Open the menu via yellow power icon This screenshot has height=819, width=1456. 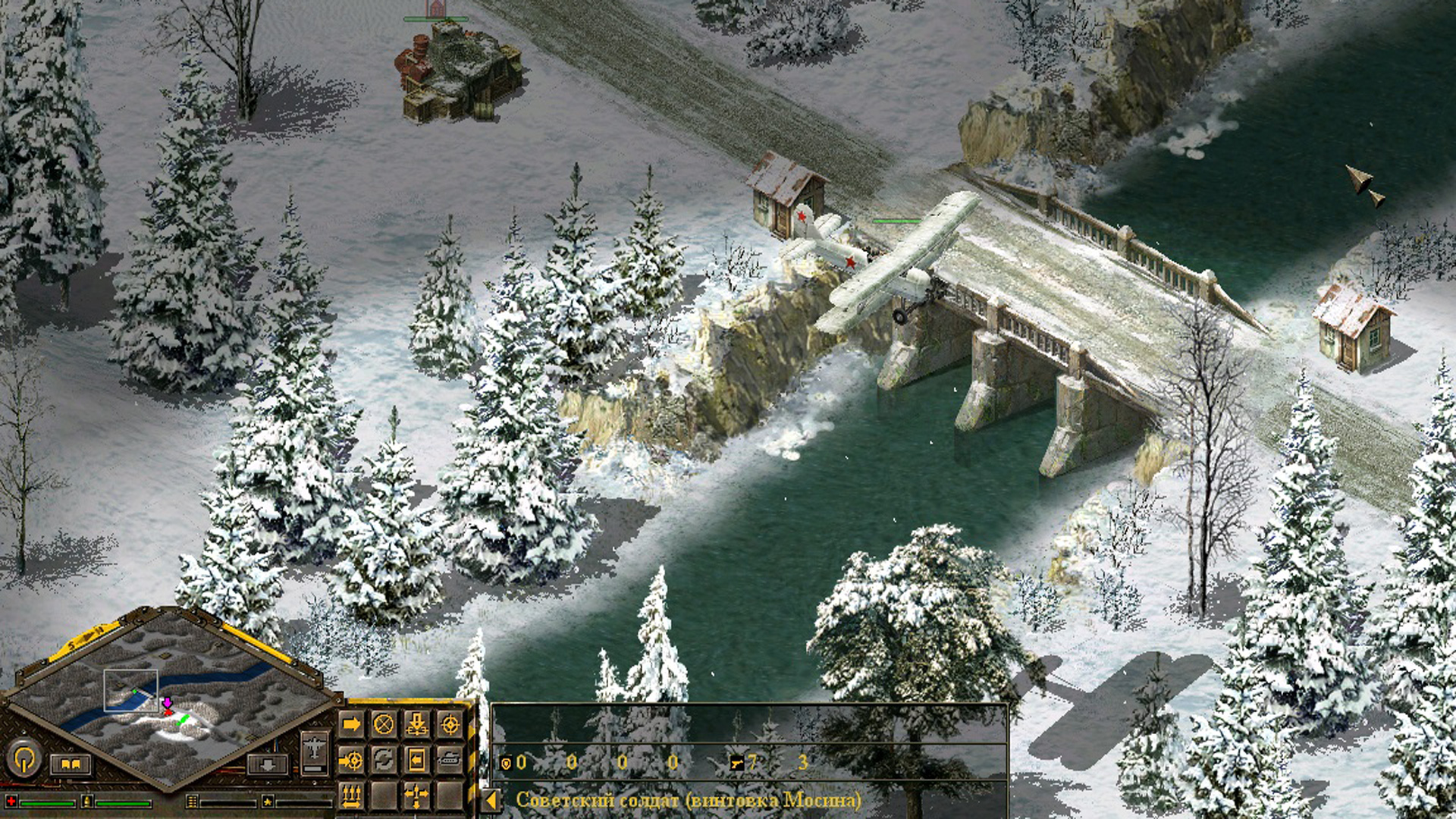(x=25, y=758)
